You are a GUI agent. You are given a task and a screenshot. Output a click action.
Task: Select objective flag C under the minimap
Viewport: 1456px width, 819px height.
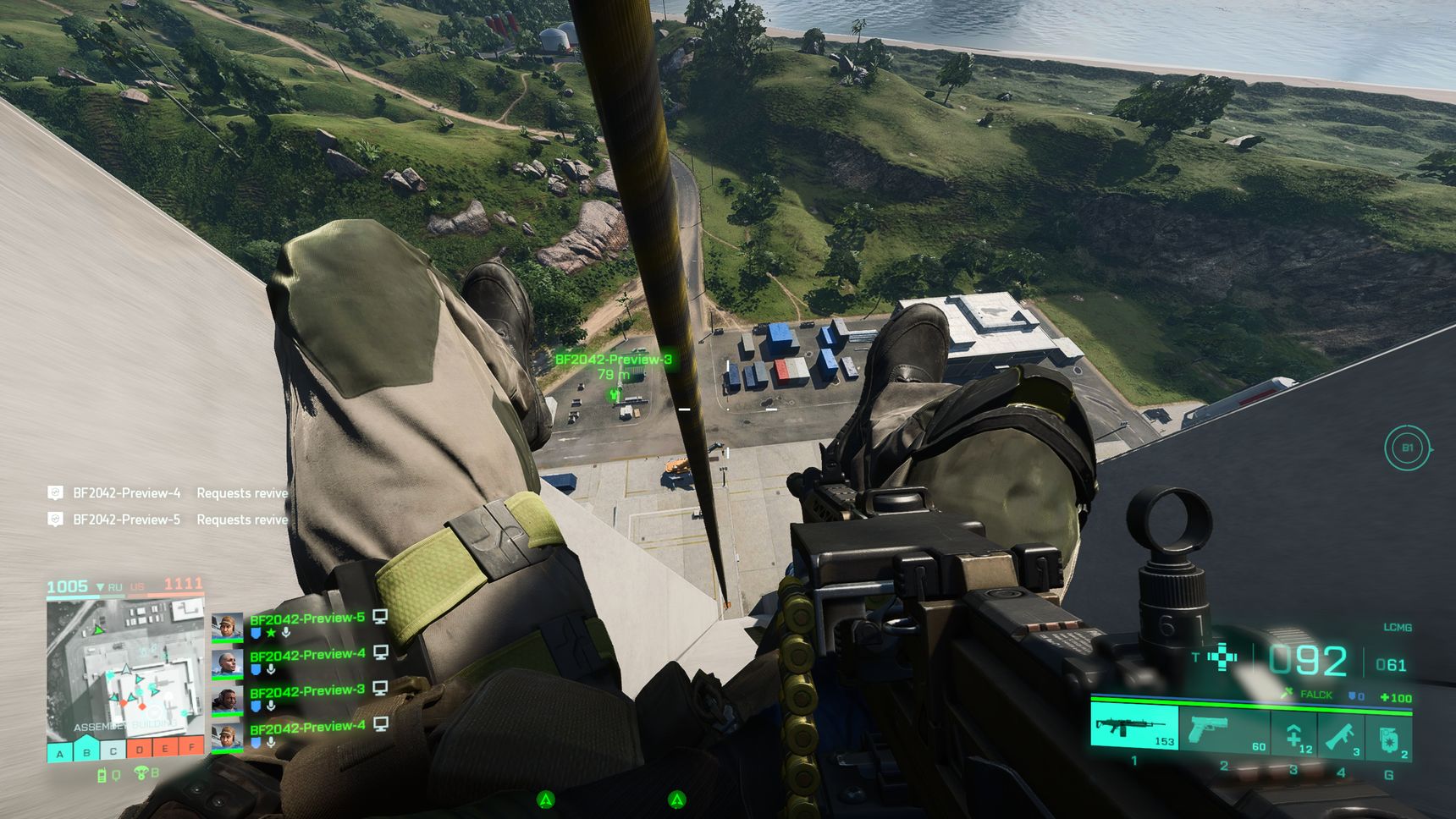[x=113, y=750]
